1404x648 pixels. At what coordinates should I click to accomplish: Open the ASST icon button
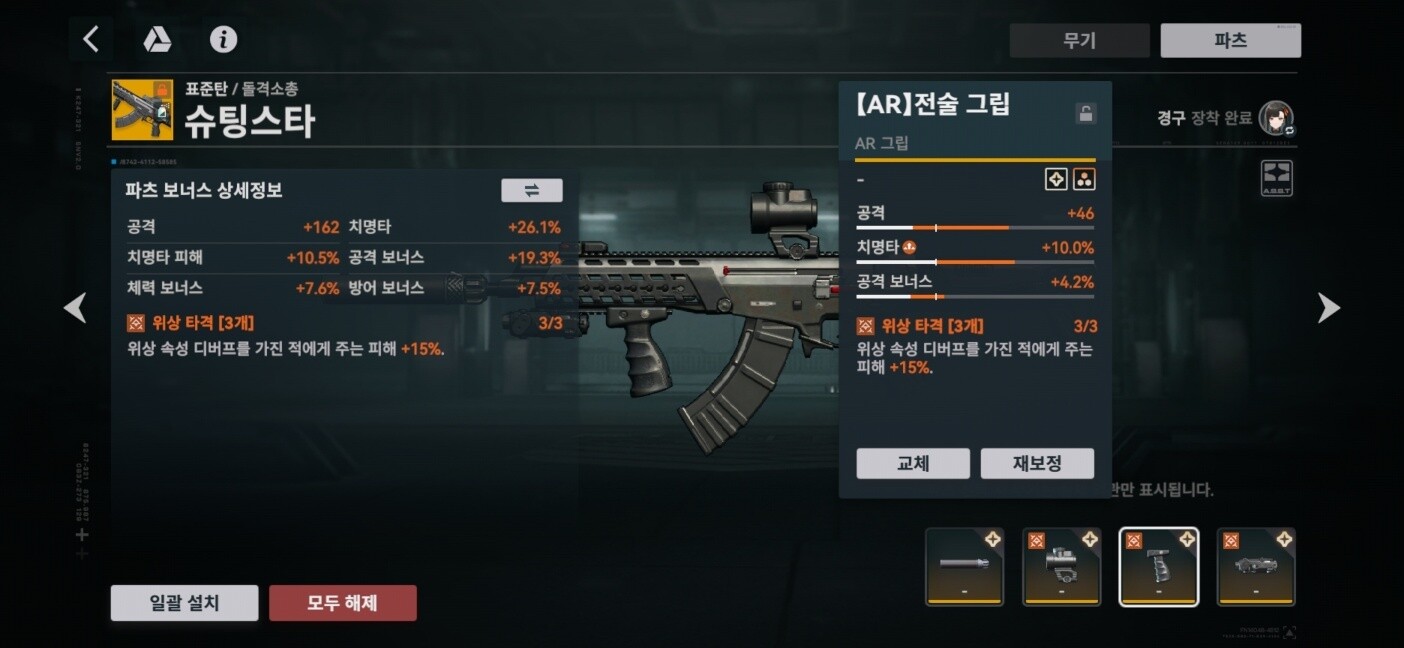(1277, 178)
